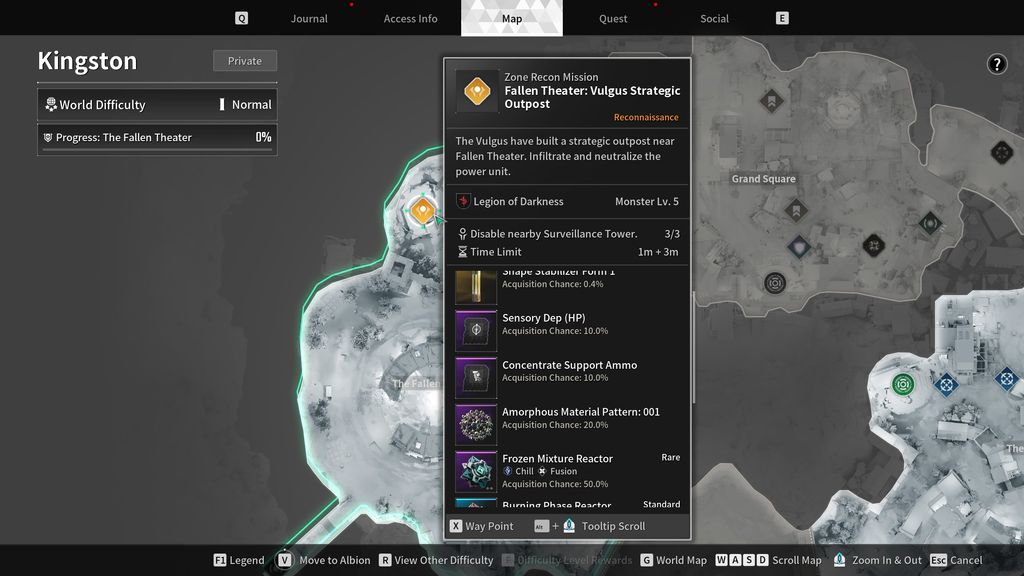View the Progress: The Fallen Theater tracker

click(x=157, y=138)
